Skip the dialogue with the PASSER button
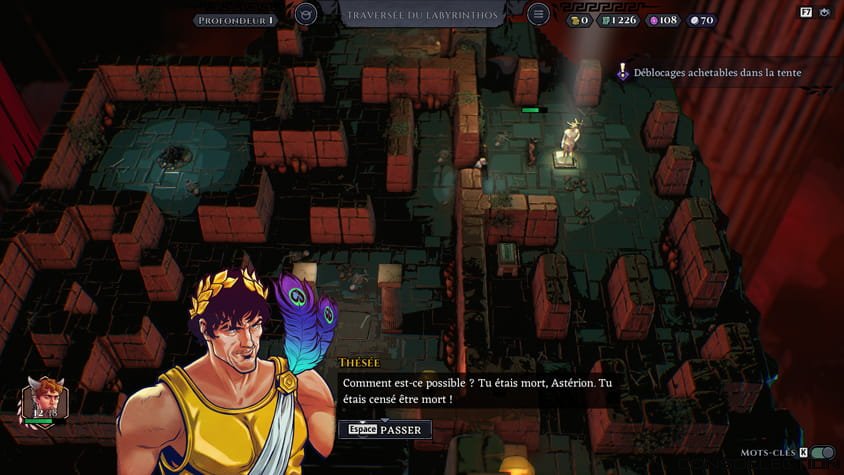The image size is (844, 475). [385, 429]
